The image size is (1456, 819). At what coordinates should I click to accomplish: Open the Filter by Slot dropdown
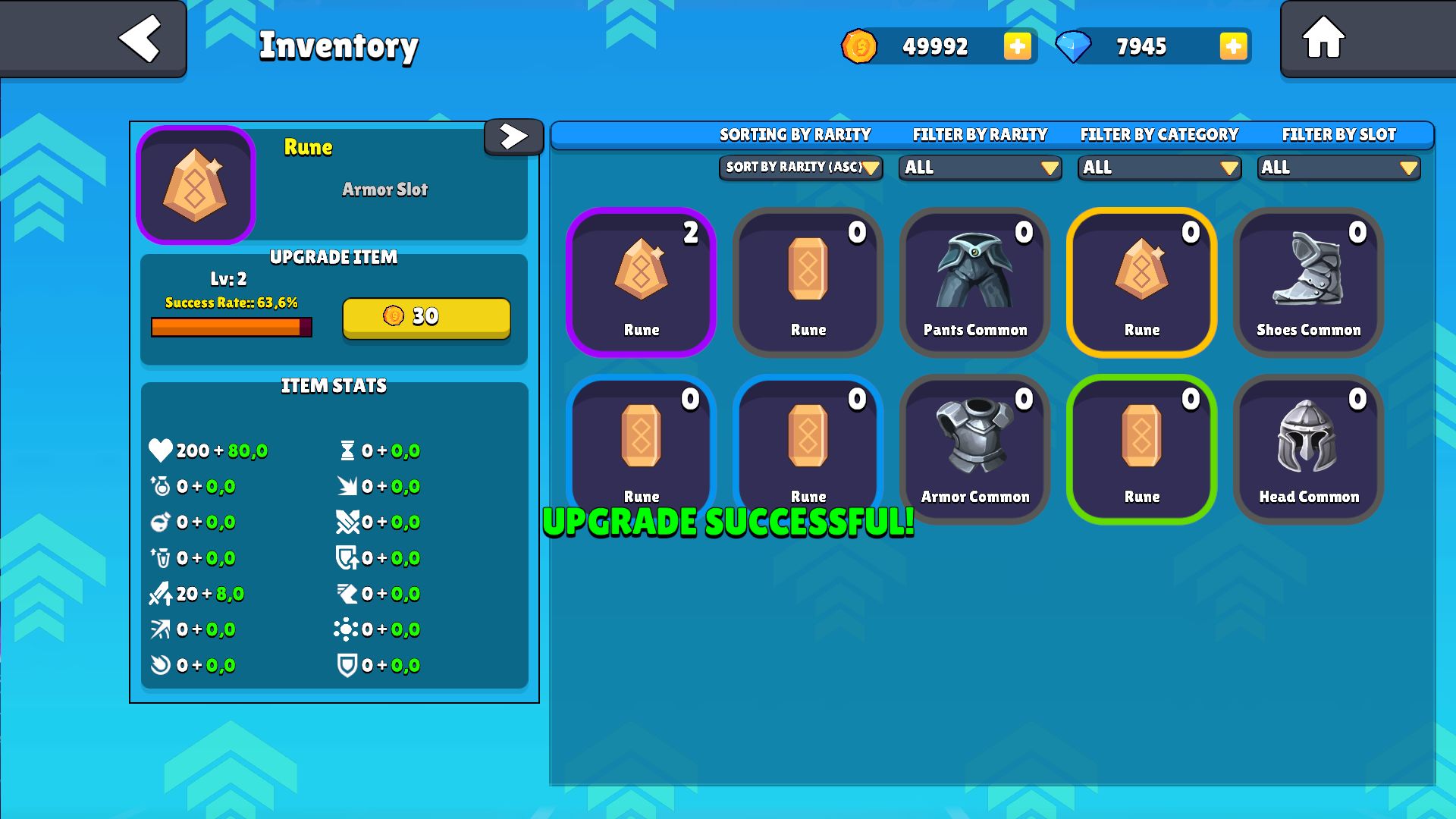click(1338, 168)
